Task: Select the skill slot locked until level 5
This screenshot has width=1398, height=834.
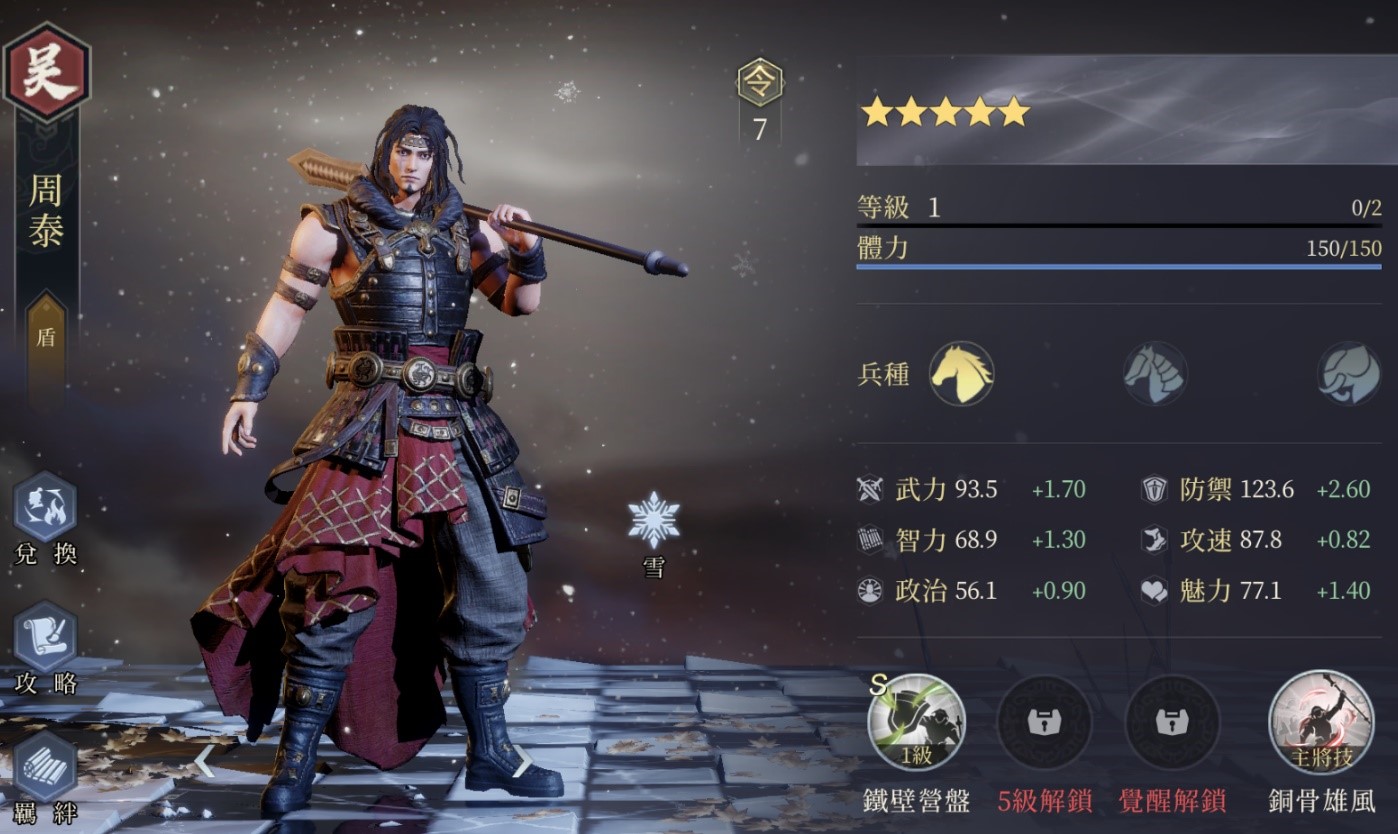Action: point(1044,722)
